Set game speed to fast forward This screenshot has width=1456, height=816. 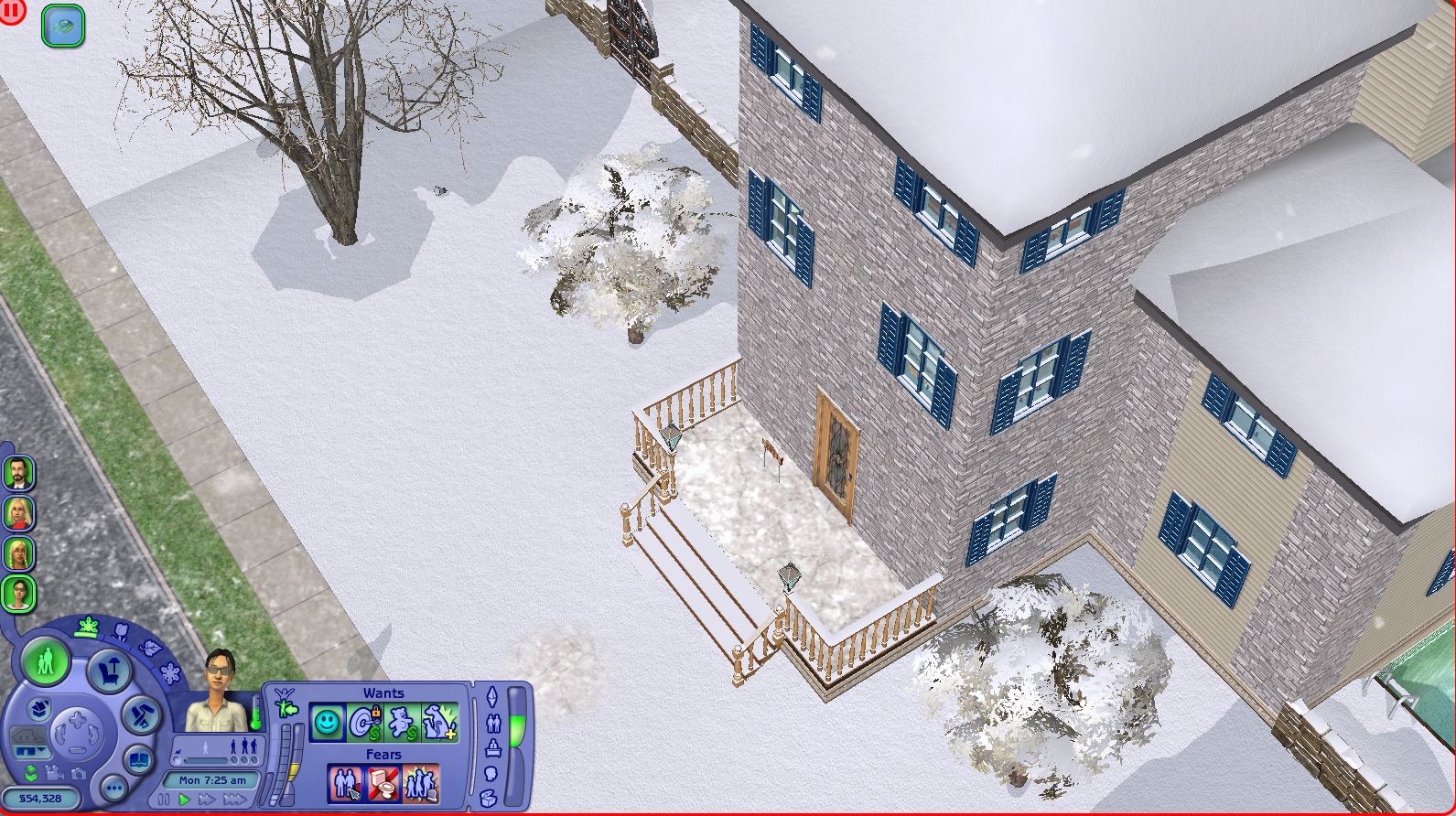[x=208, y=800]
